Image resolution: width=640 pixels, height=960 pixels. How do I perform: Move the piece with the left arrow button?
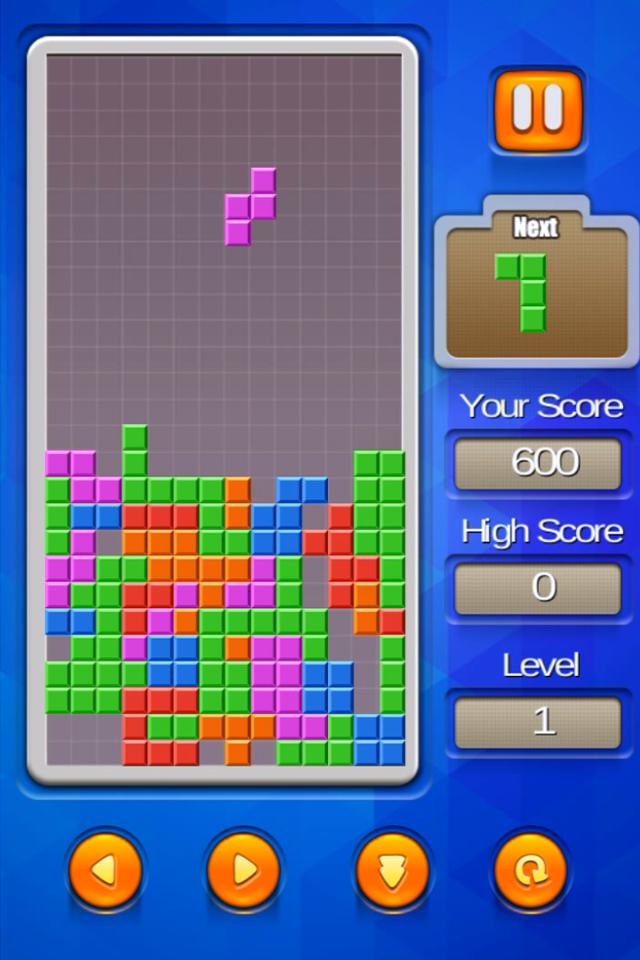coord(104,870)
